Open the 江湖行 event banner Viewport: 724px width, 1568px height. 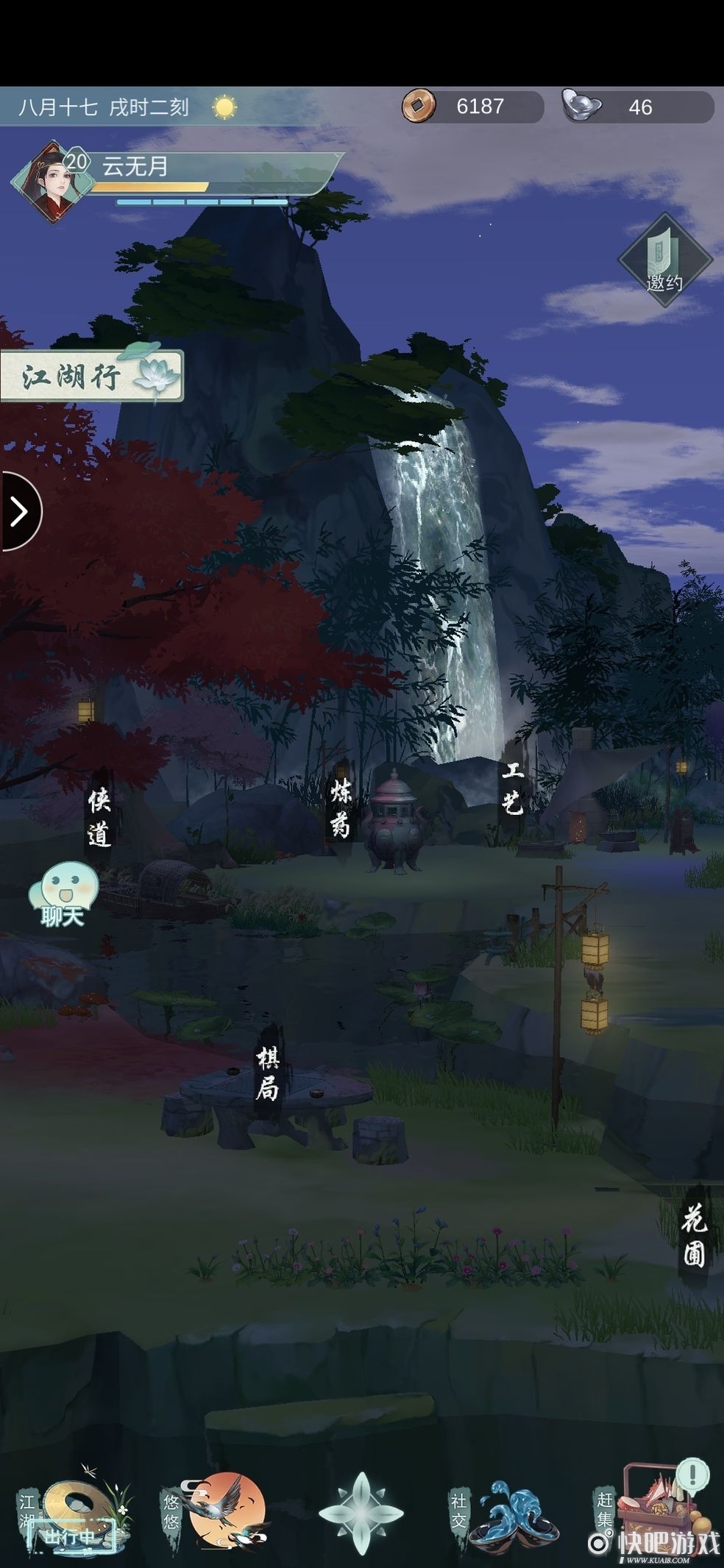pos(90,376)
